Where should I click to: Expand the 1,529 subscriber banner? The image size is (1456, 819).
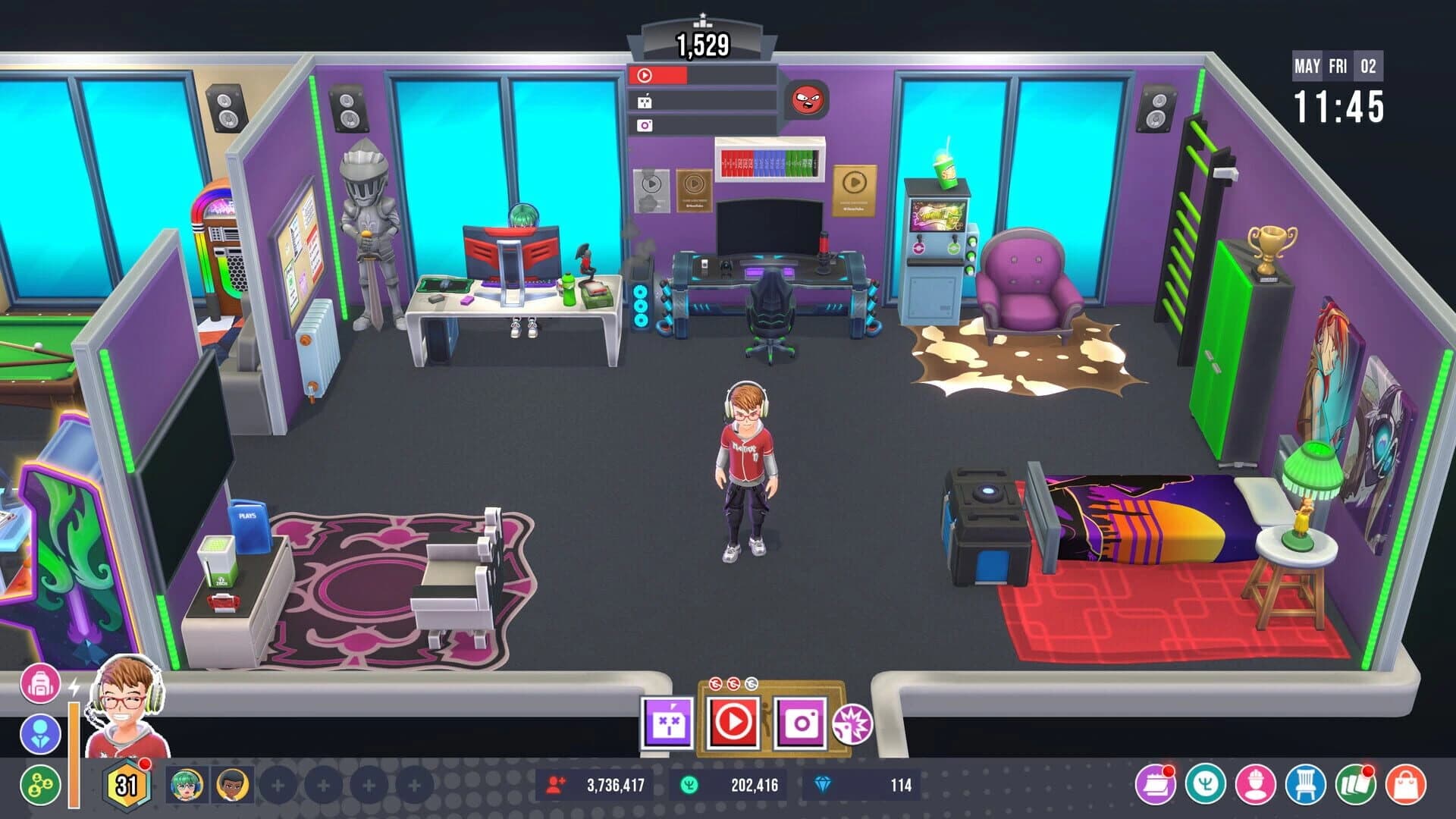click(x=704, y=42)
